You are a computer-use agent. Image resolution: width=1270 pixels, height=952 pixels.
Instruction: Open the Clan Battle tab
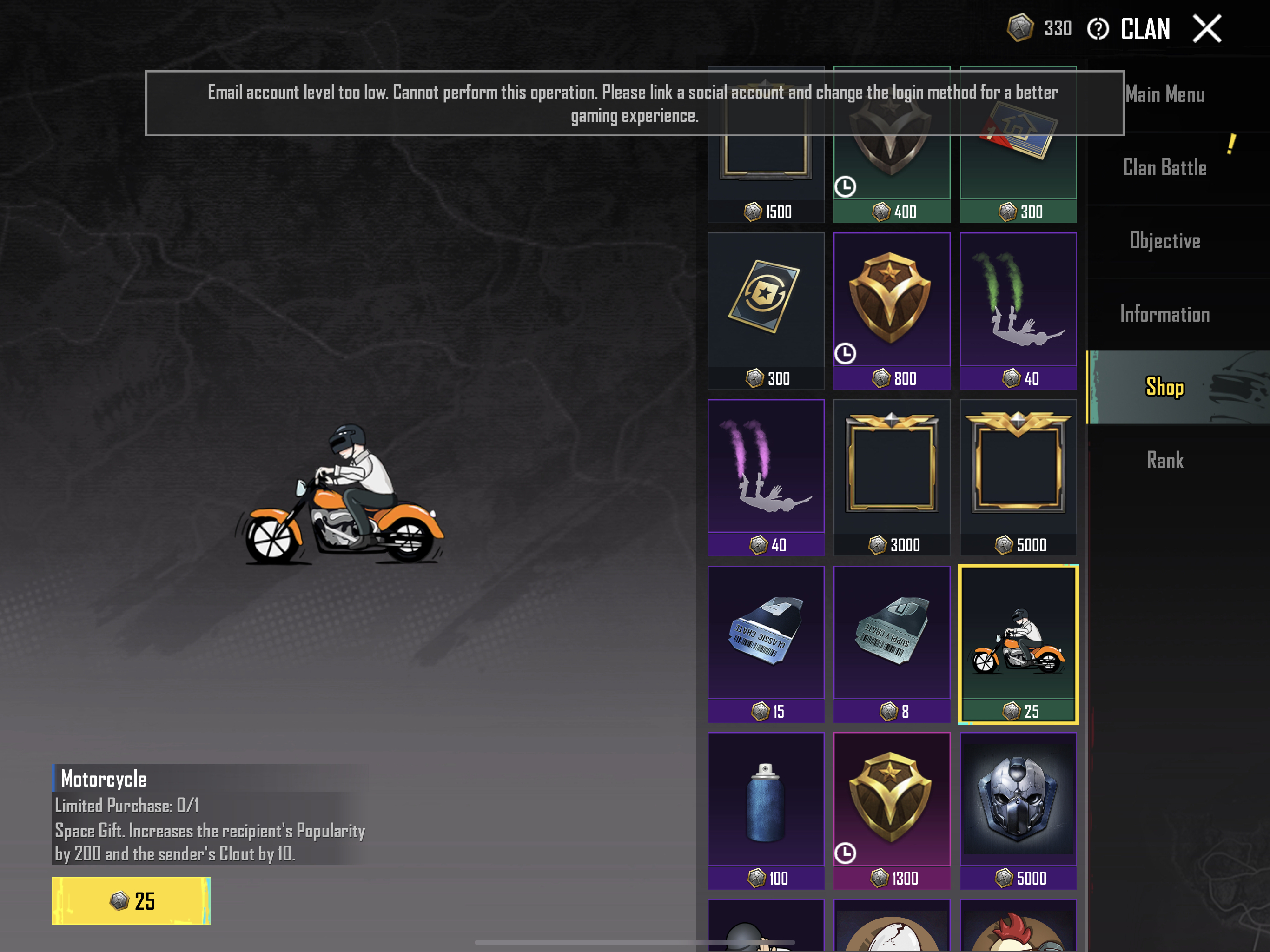coord(1164,168)
